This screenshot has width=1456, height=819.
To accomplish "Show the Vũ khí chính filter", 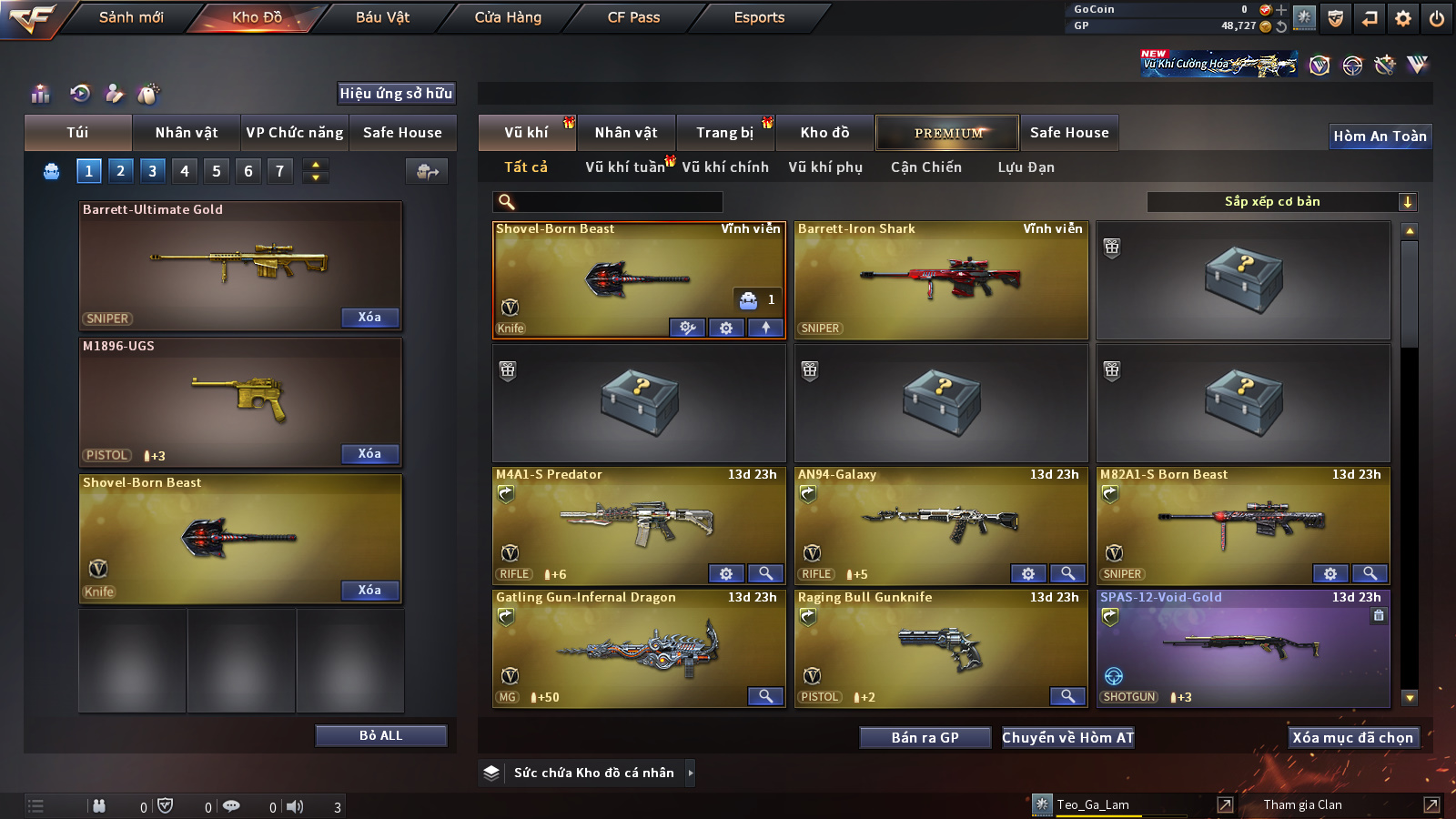I will 725,167.
